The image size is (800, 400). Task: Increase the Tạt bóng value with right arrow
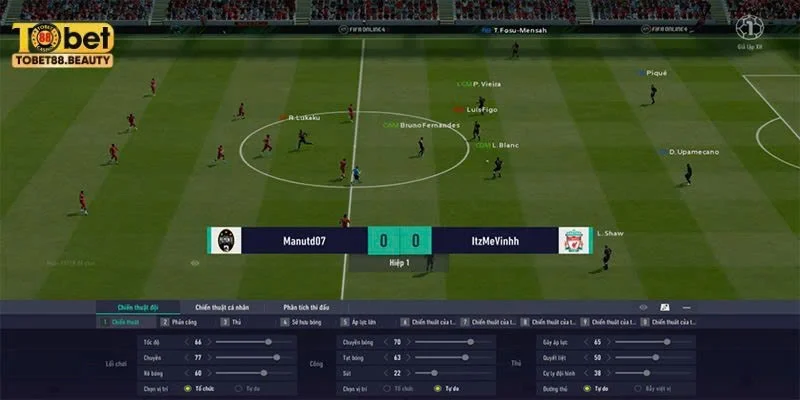tap(411, 357)
